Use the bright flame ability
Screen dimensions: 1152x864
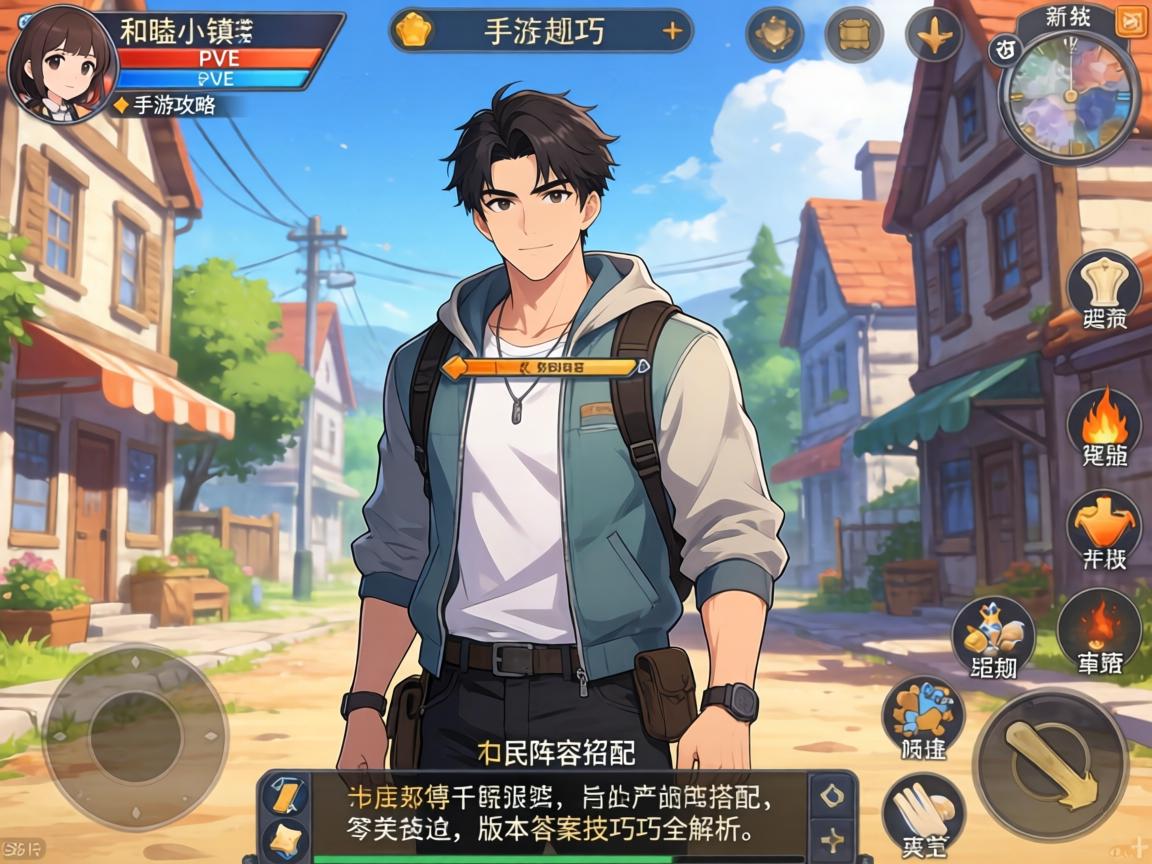click(1103, 425)
